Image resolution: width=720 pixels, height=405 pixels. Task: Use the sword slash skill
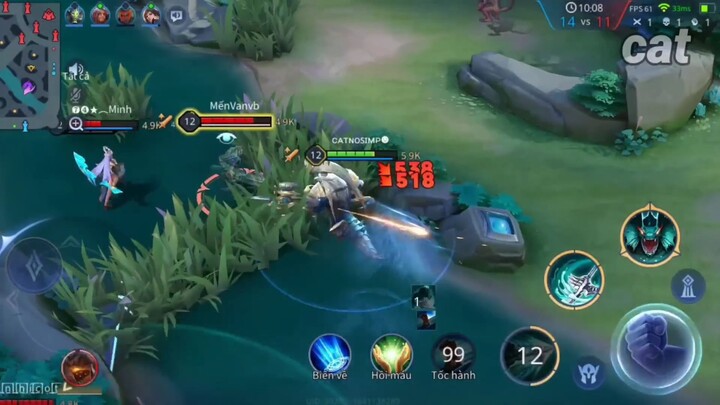click(574, 280)
